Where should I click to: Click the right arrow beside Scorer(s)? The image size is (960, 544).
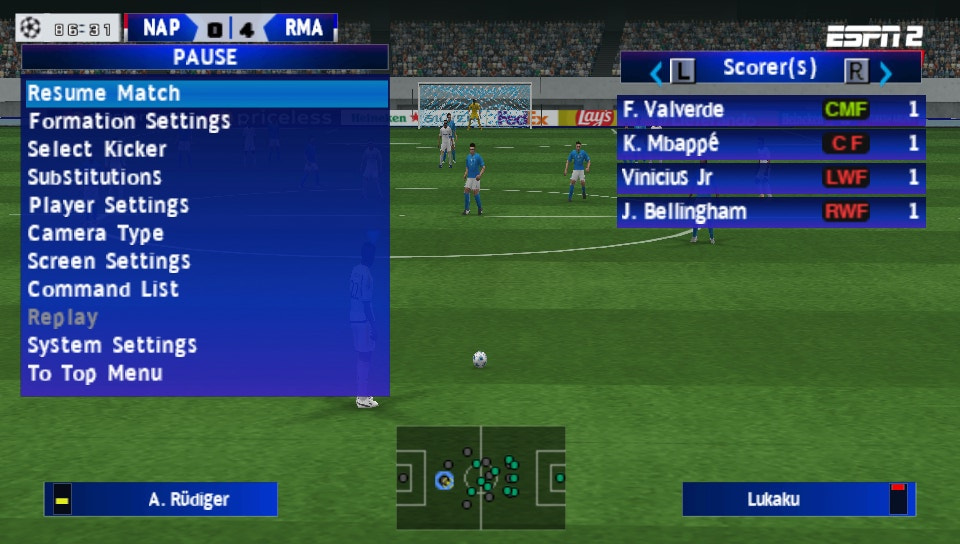point(885,71)
